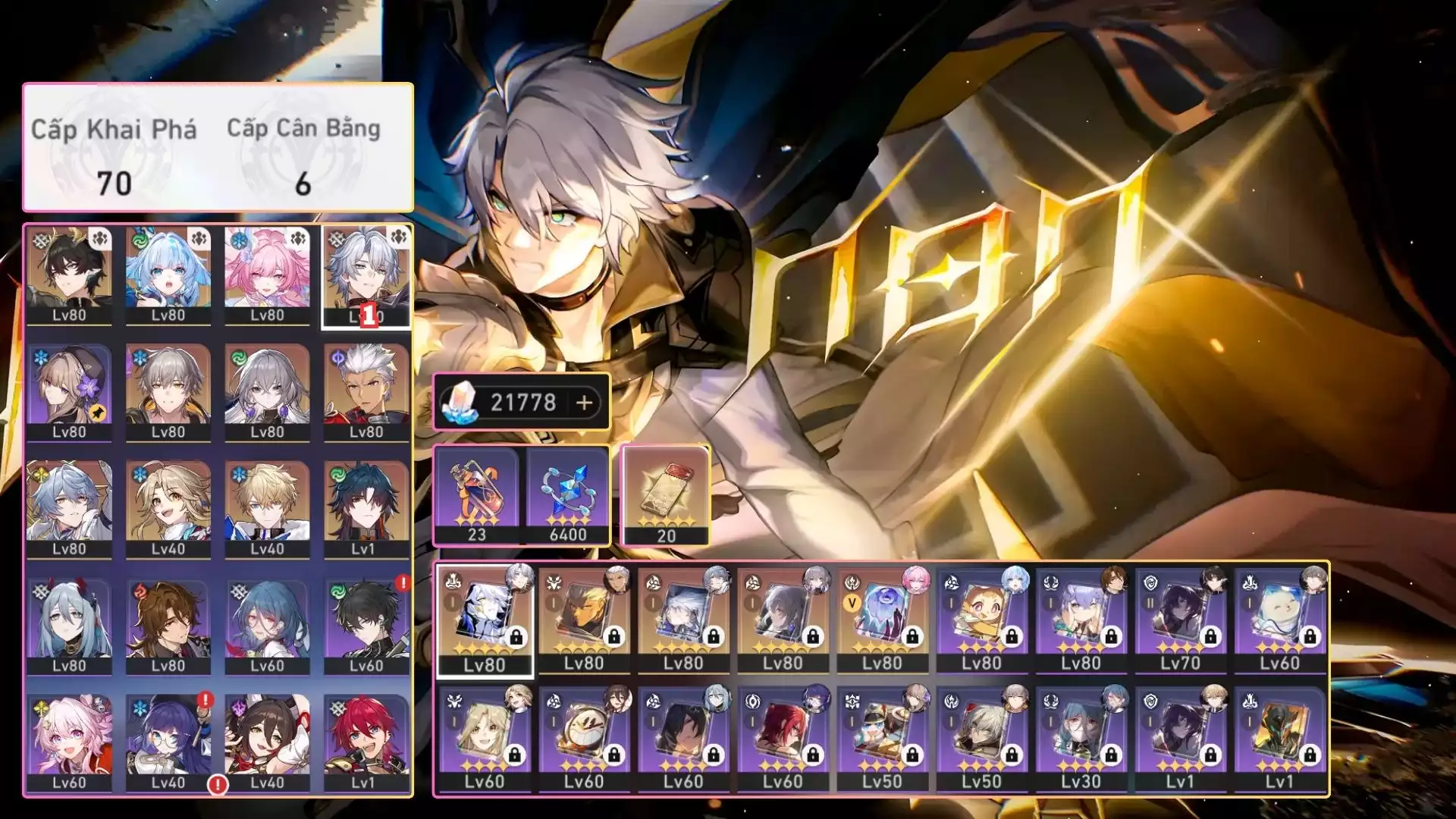Pick the character wearing a purple flower hat
Screen dimensions: 1456x819
(69, 391)
